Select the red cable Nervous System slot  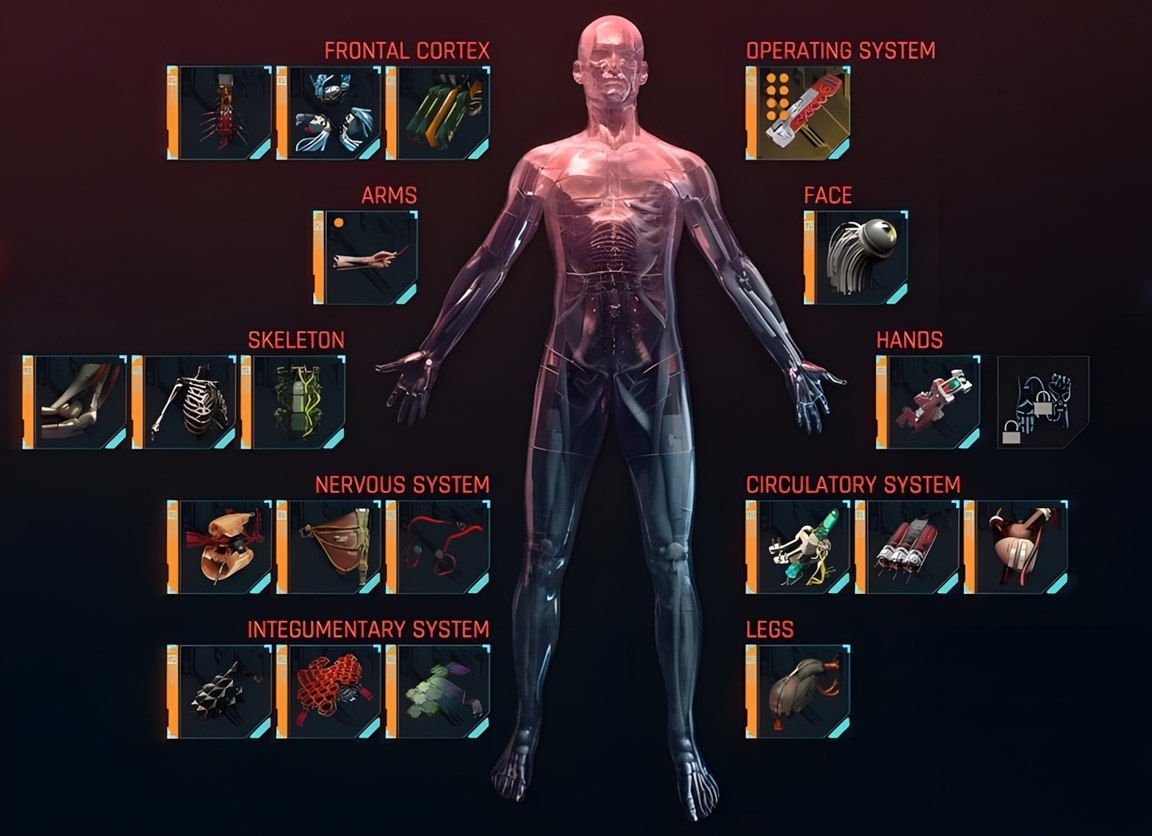click(438, 547)
